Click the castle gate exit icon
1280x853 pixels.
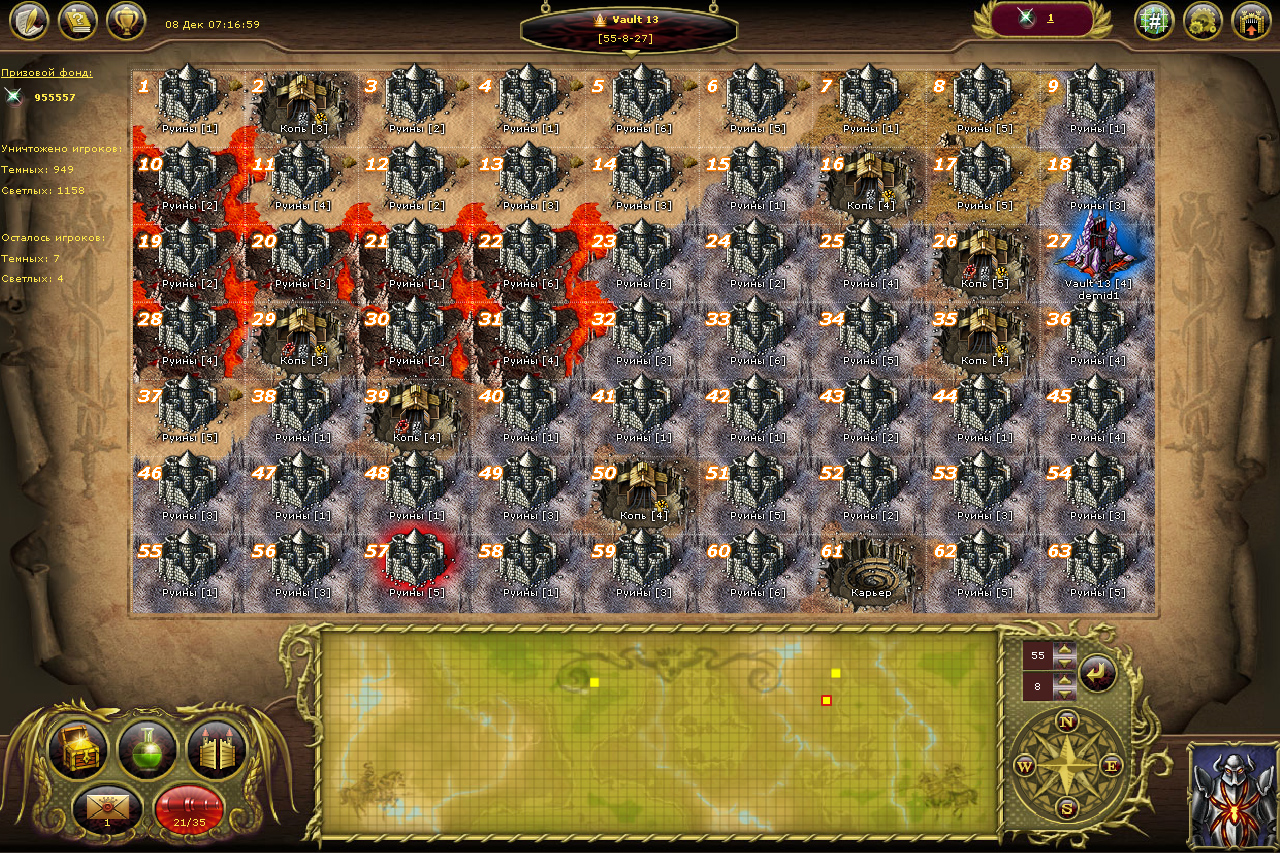pos(1251,20)
